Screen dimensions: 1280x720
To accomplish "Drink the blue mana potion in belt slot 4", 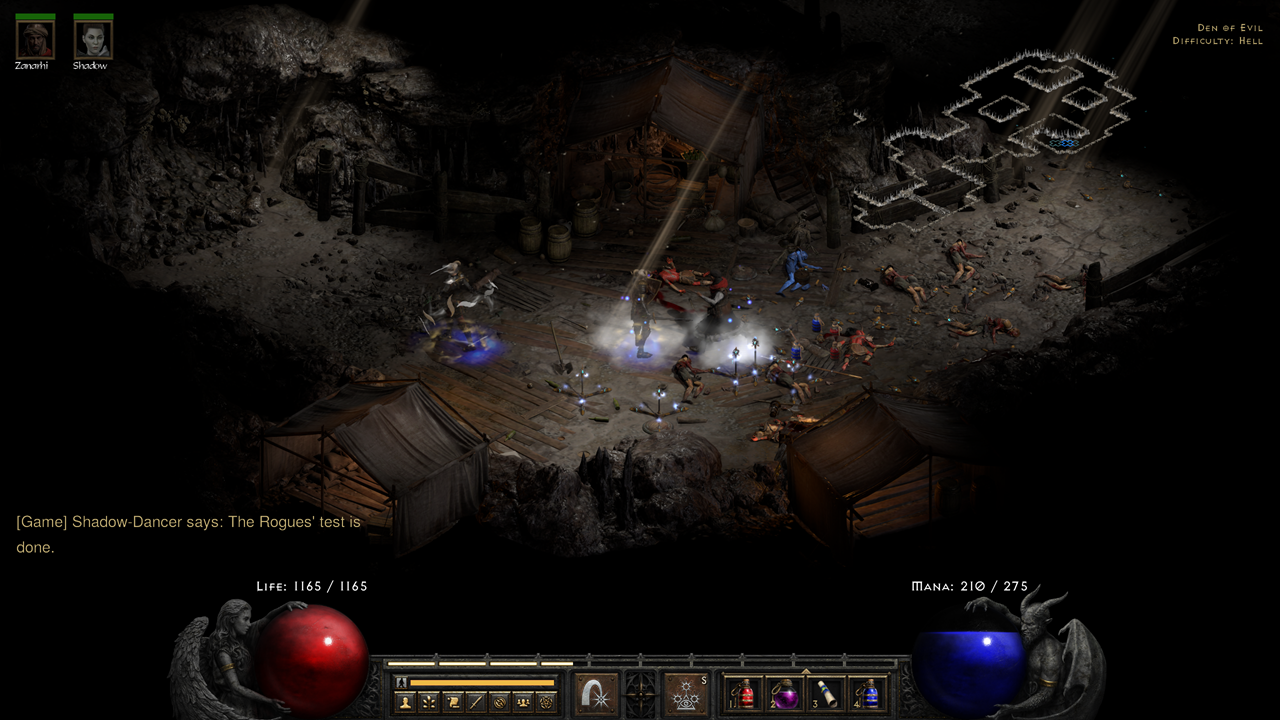I will [x=869, y=693].
